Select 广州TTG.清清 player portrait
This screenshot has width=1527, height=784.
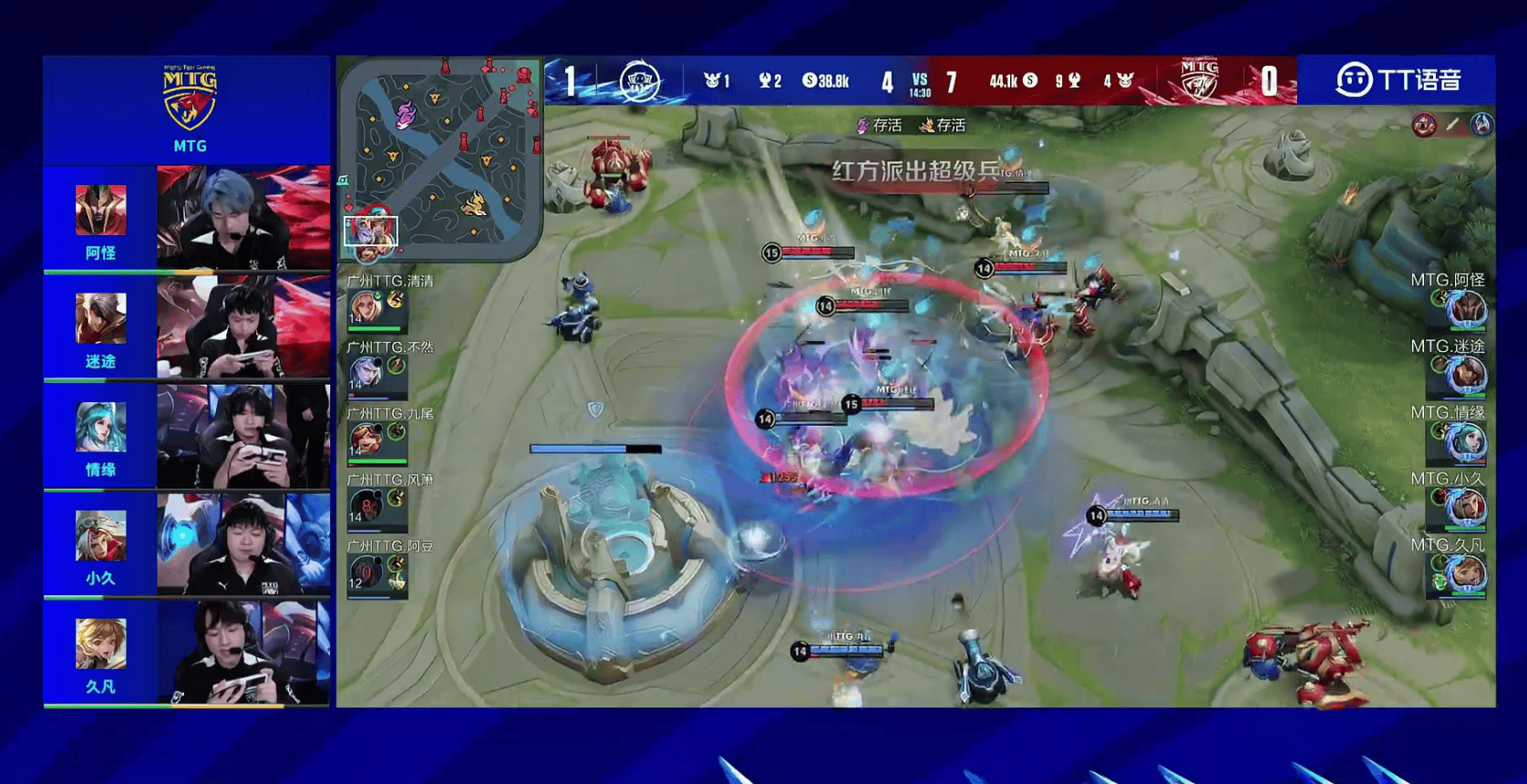366,306
